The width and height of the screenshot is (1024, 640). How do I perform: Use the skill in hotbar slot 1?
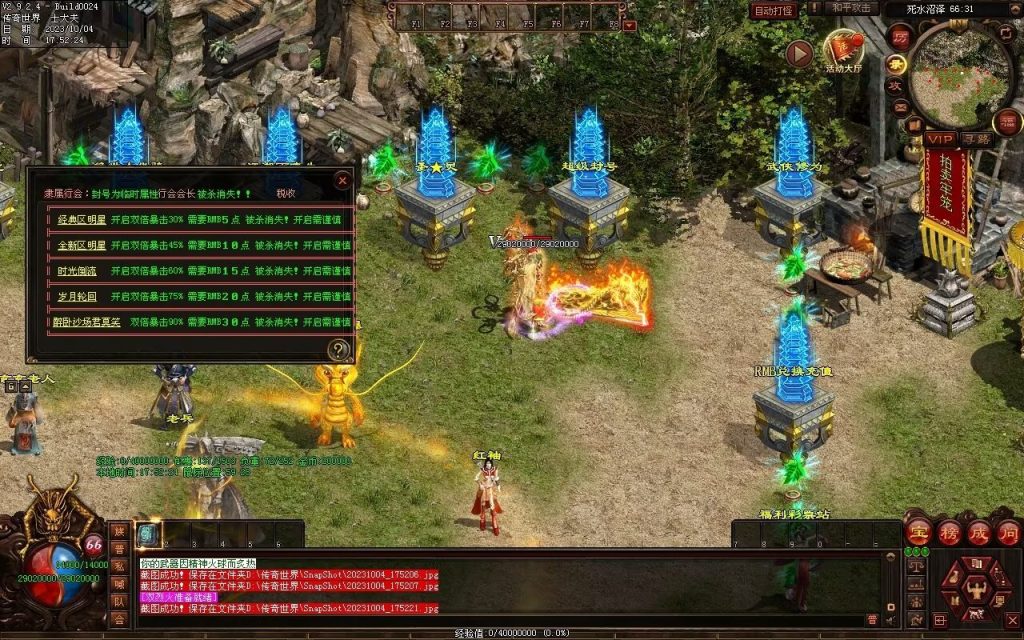[149, 535]
